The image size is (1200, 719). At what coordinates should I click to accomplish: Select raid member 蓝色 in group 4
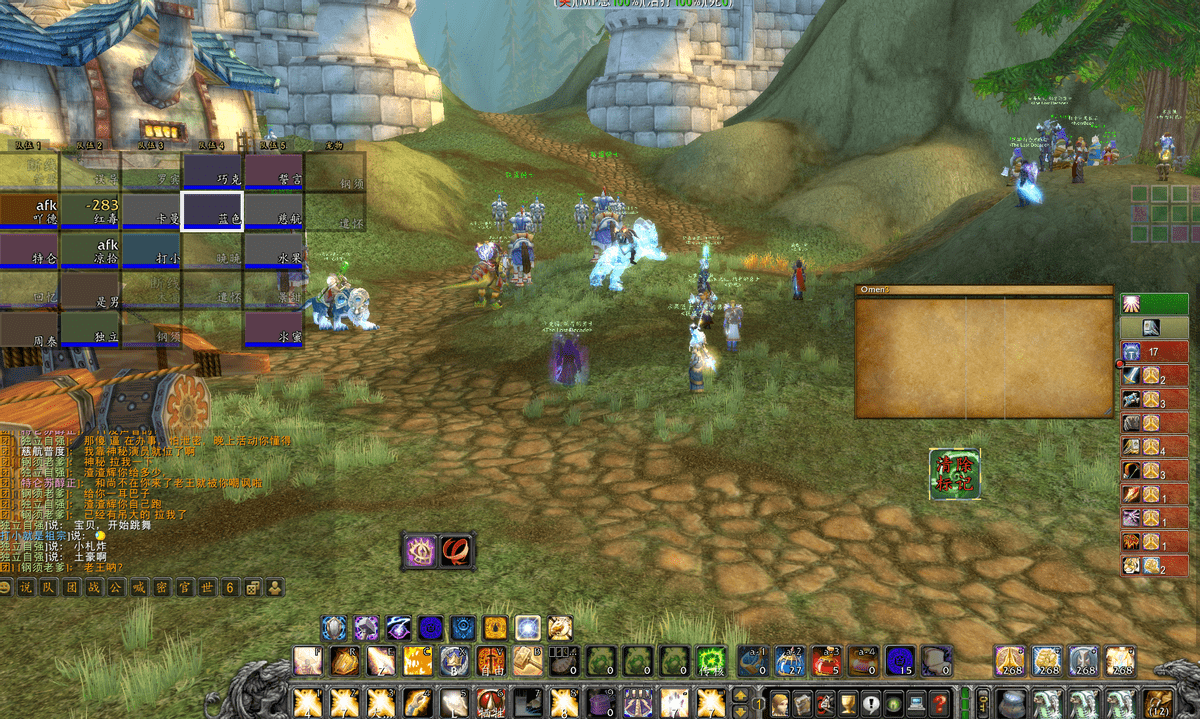[212, 212]
